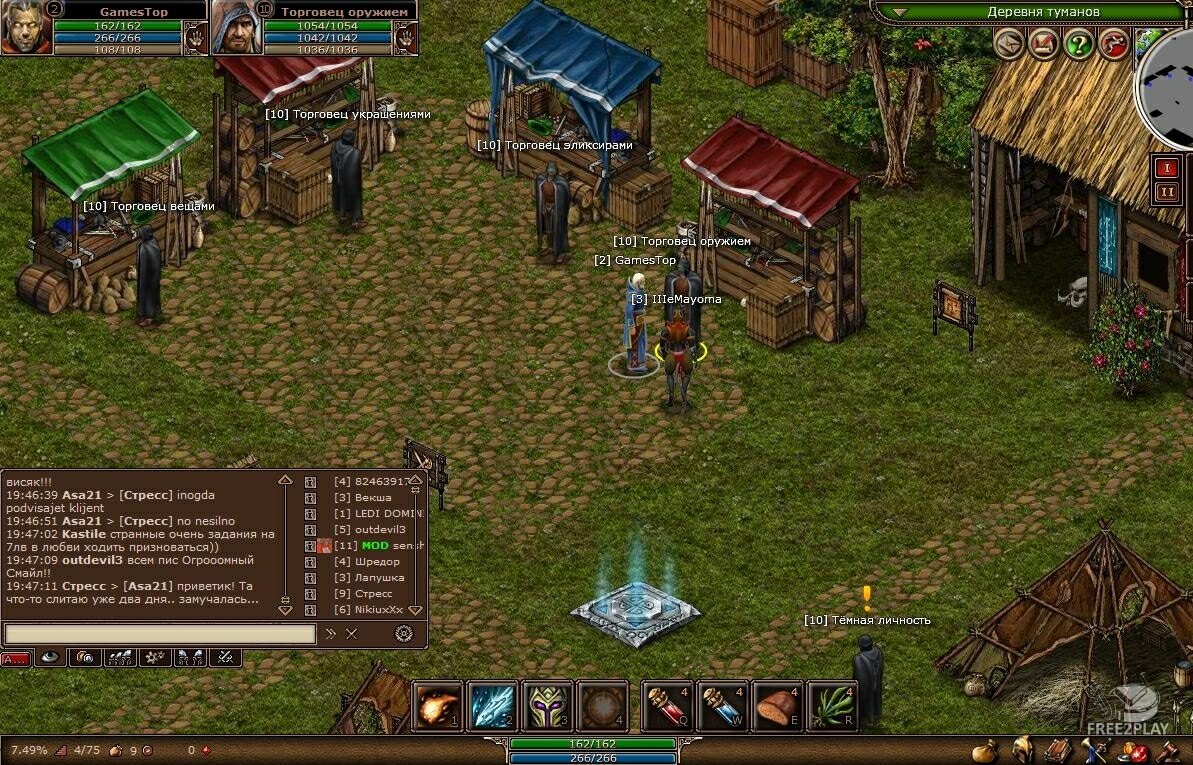Drink the red health potion
The width and height of the screenshot is (1193, 765).
[x=666, y=706]
